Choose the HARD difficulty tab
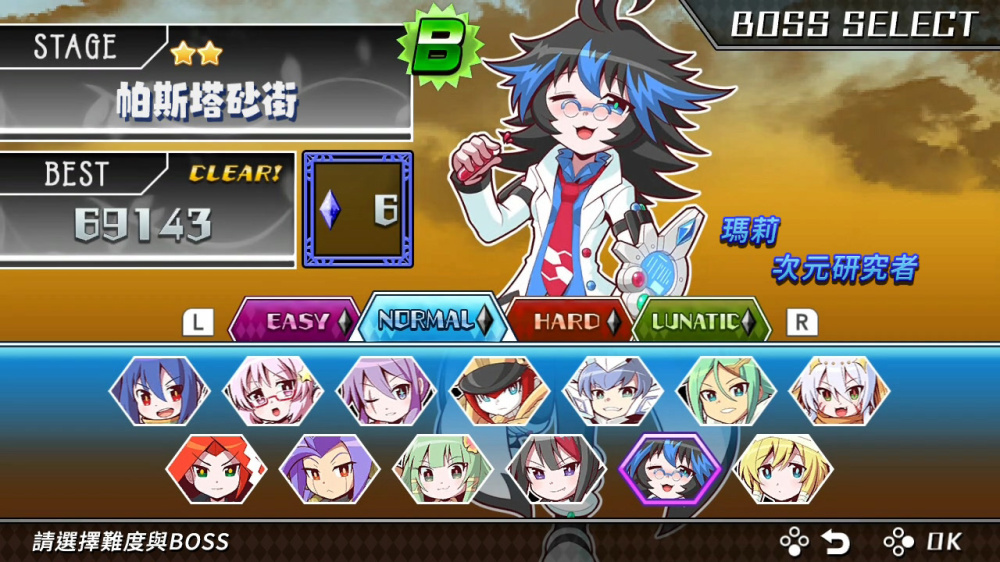1000x562 pixels. pos(567,321)
